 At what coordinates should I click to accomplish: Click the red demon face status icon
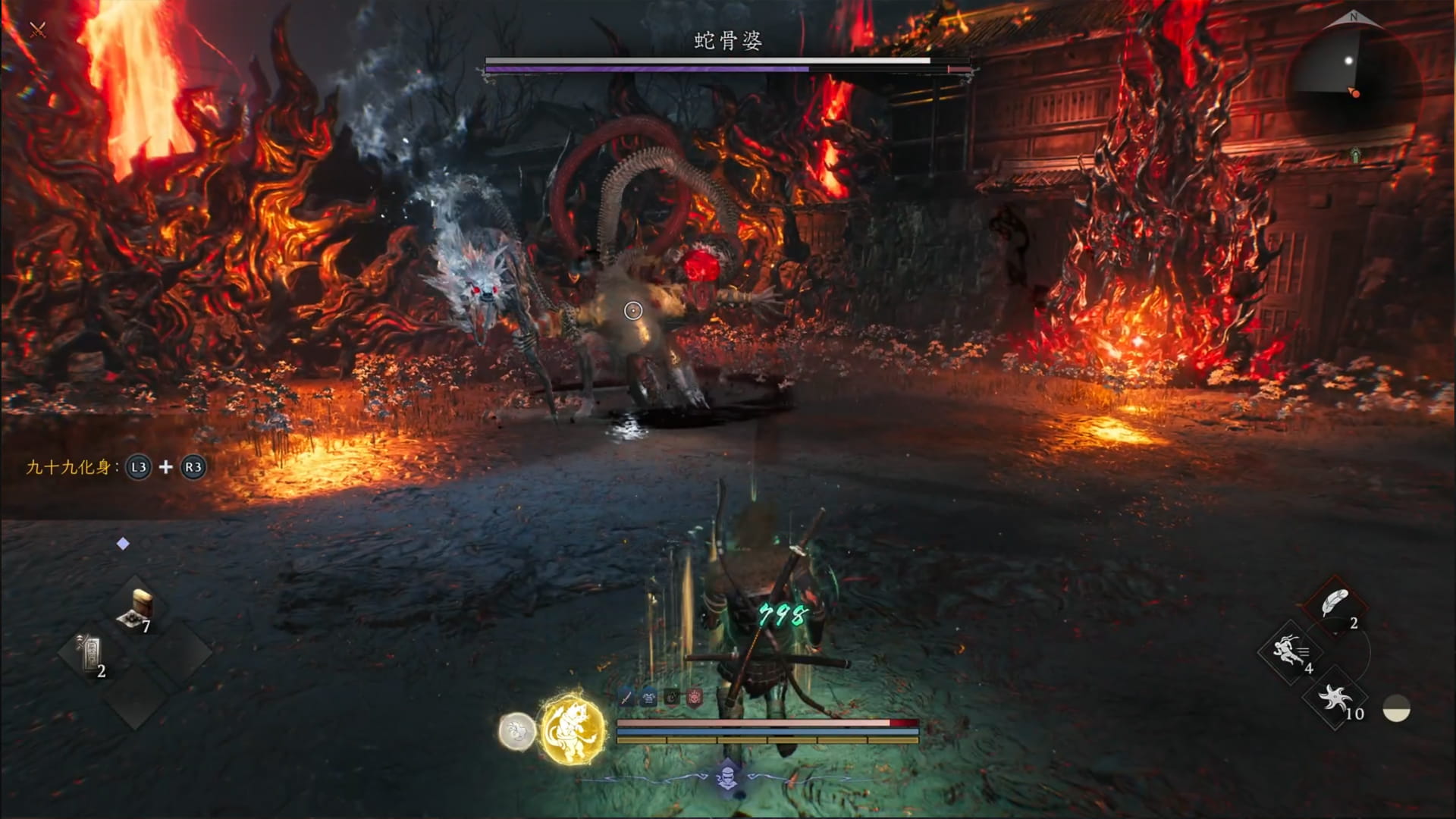(x=695, y=698)
